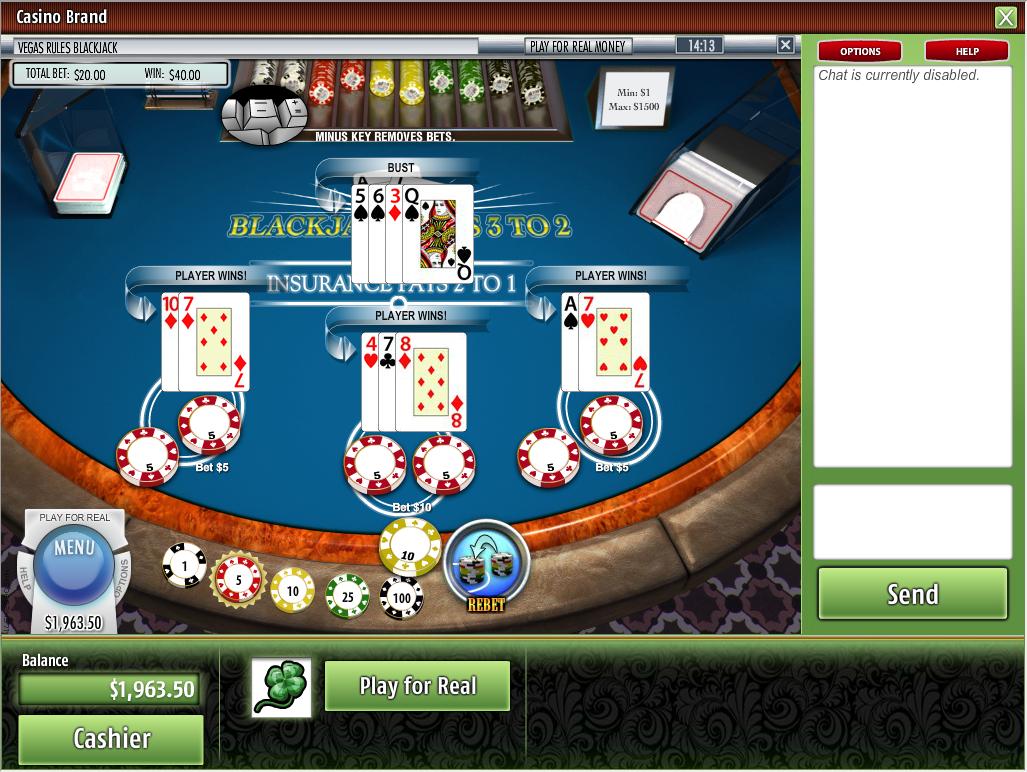
Task: Click the Play For Real Money bar
Action: [x=578, y=46]
